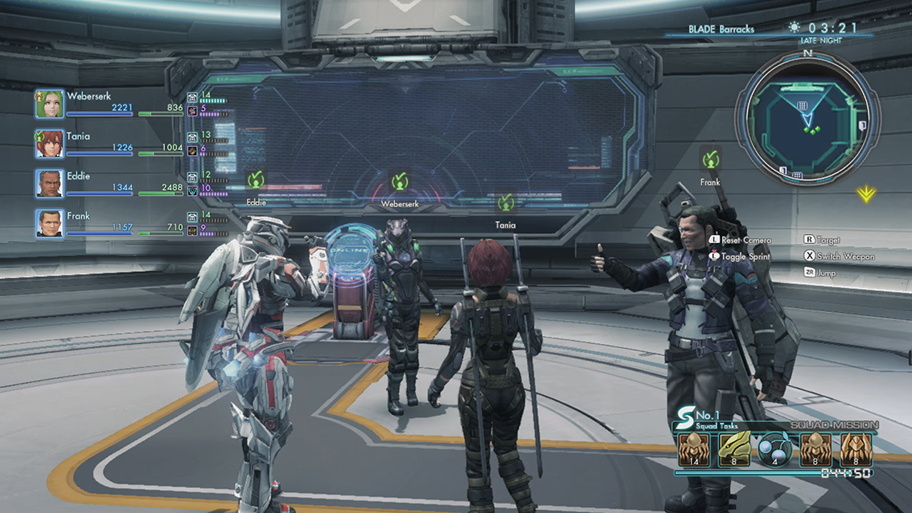Select Eddie's green player marker
Image resolution: width=912 pixels, height=513 pixels.
click(x=256, y=180)
